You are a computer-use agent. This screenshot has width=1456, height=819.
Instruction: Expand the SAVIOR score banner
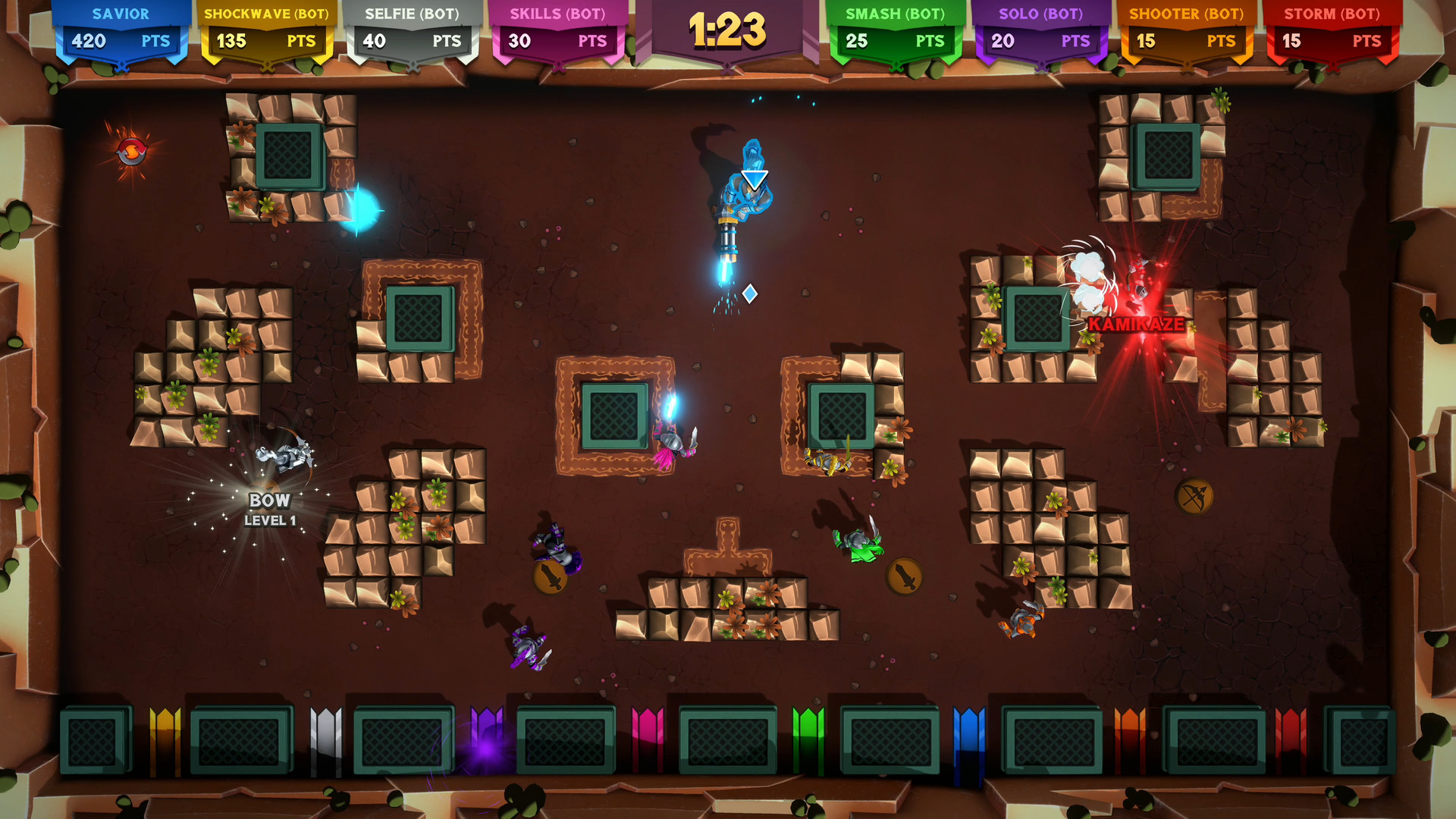[x=120, y=30]
